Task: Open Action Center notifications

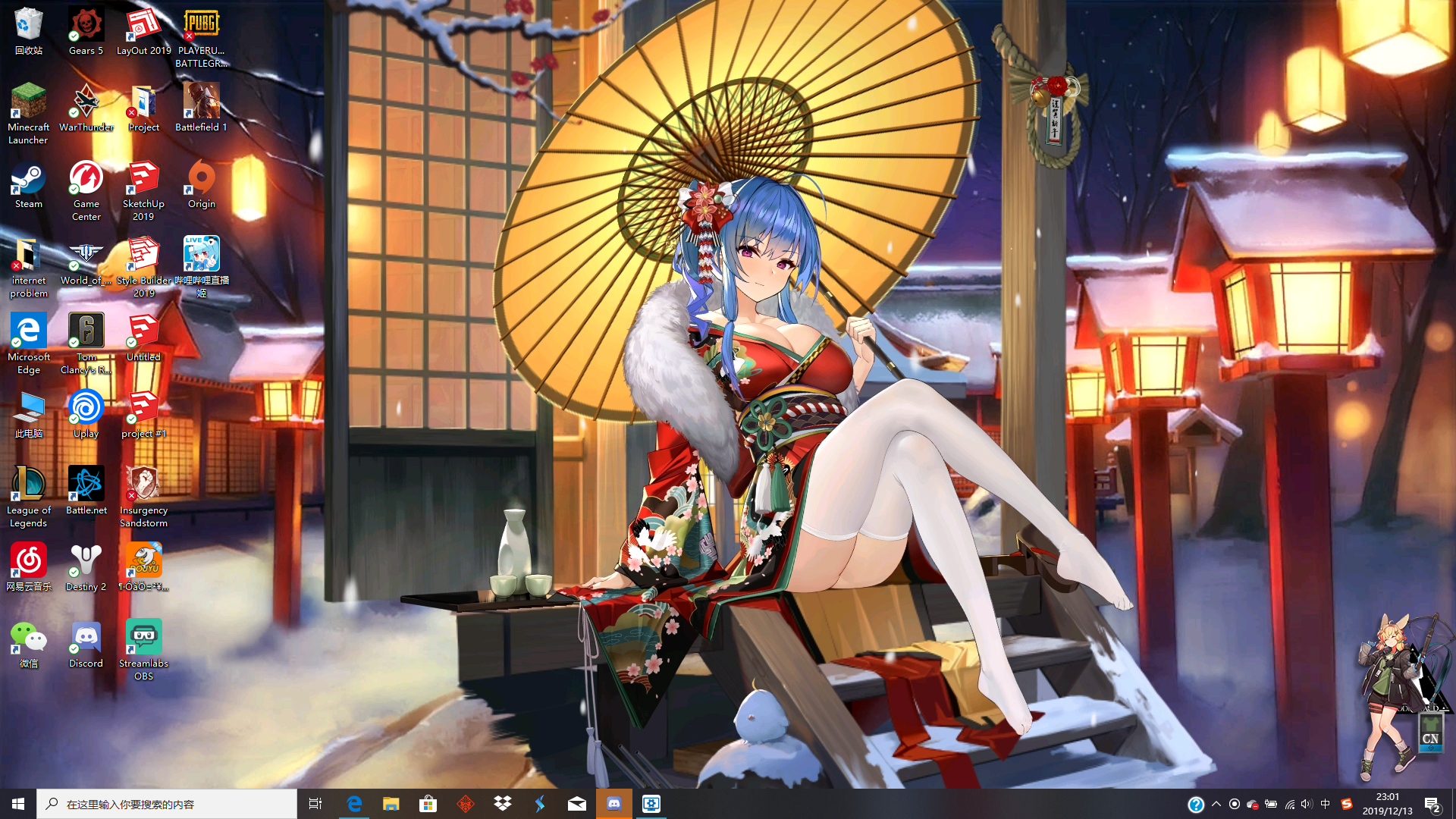Action: [1433, 803]
